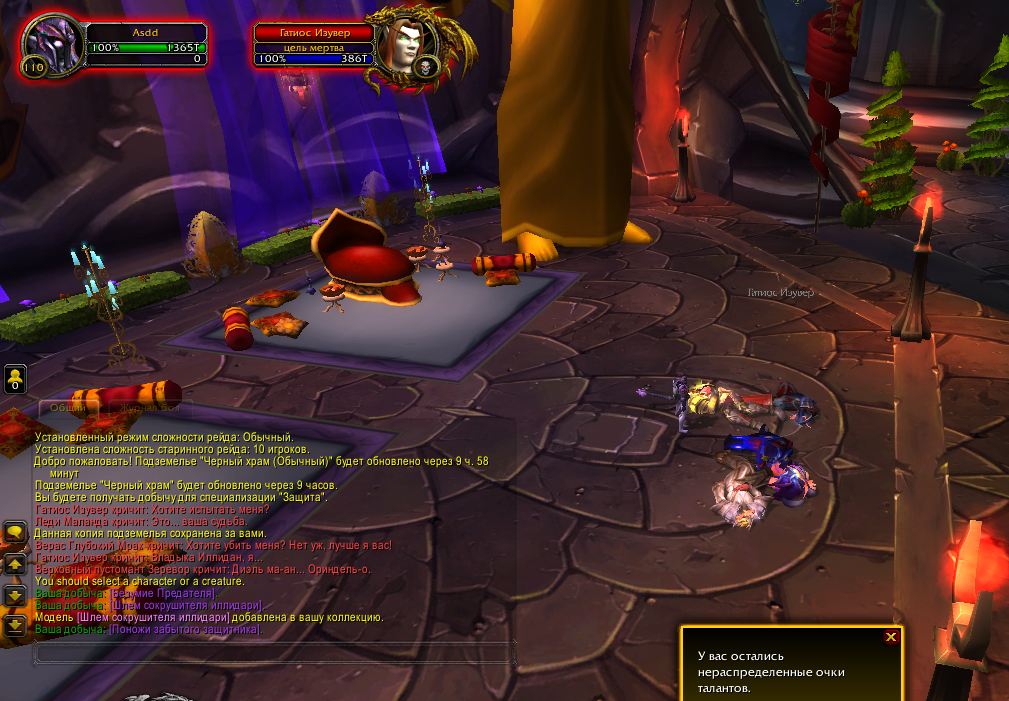This screenshot has height=701, width=1009.
Task: Focus the chat message input box
Action: [x=275, y=653]
